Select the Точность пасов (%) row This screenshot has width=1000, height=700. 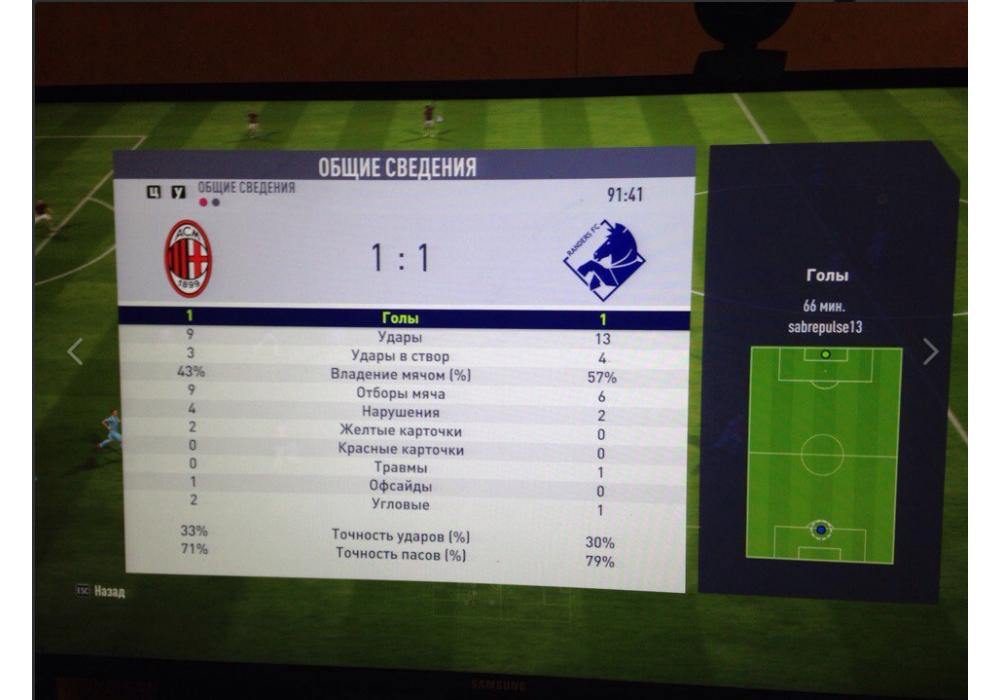(x=400, y=554)
